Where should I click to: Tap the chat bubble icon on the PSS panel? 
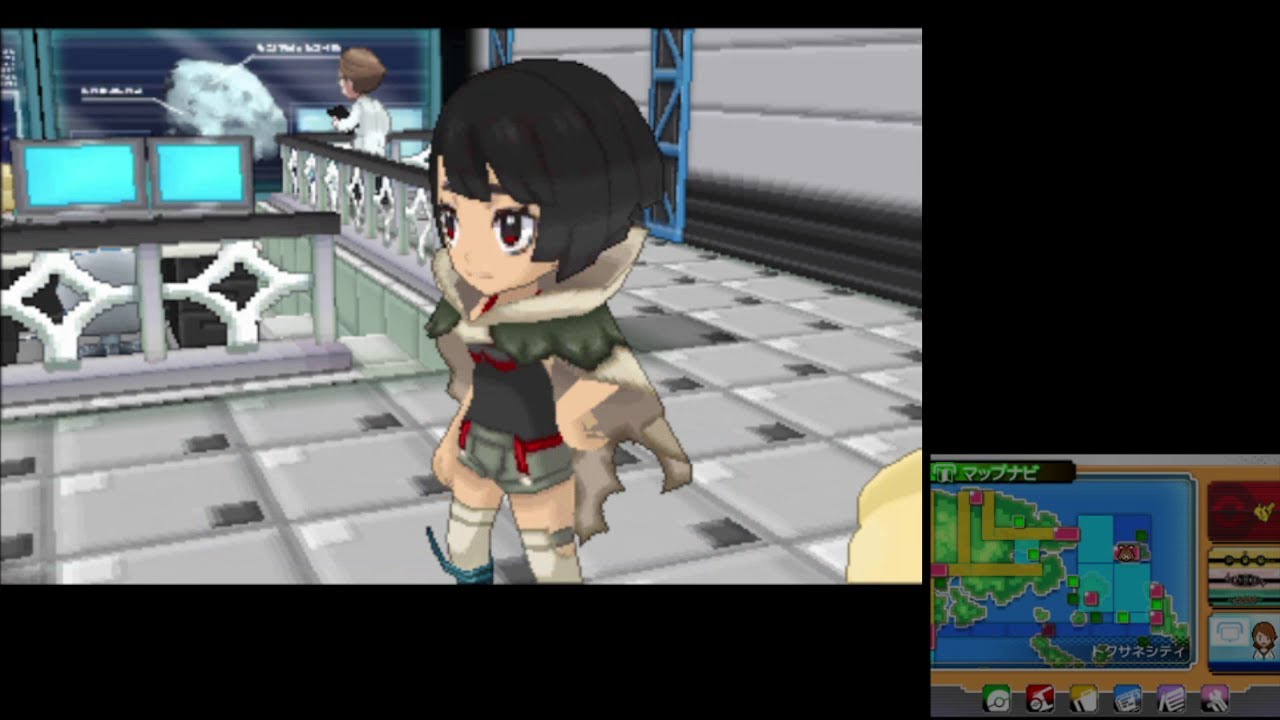tap(1229, 634)
